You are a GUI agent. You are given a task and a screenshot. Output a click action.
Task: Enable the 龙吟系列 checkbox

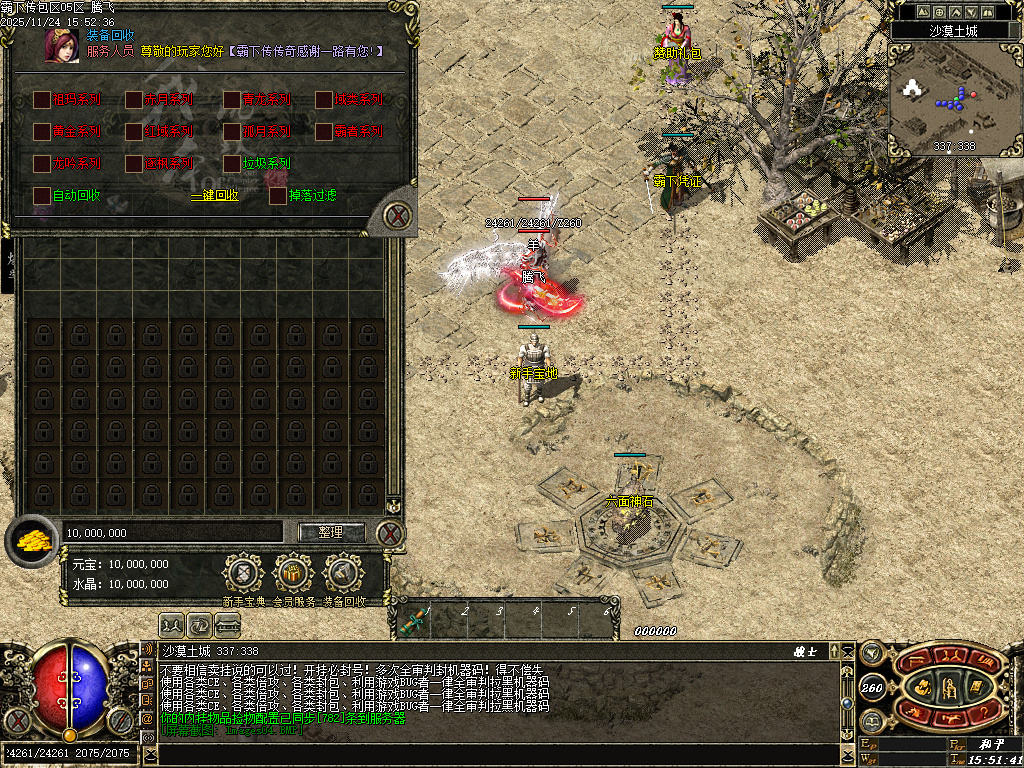(42, 163)
